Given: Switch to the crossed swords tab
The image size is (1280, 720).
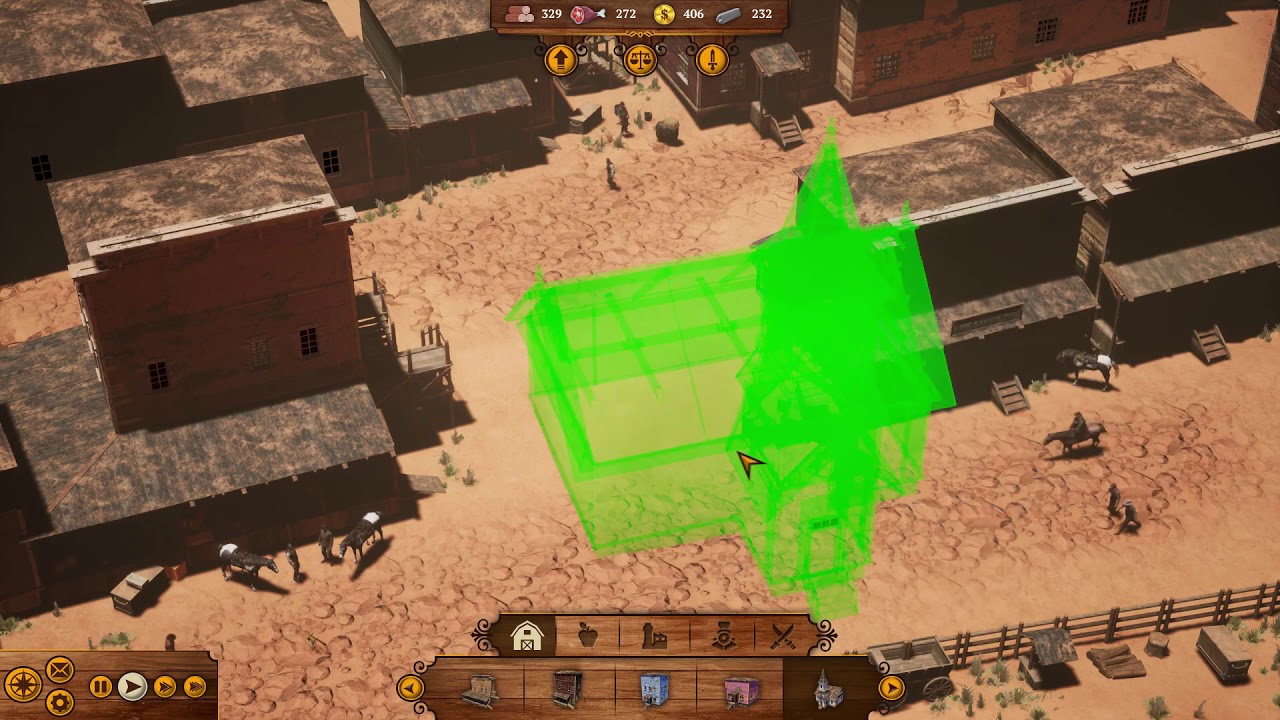Looking at the screenshot, I should tap(784, 637).
